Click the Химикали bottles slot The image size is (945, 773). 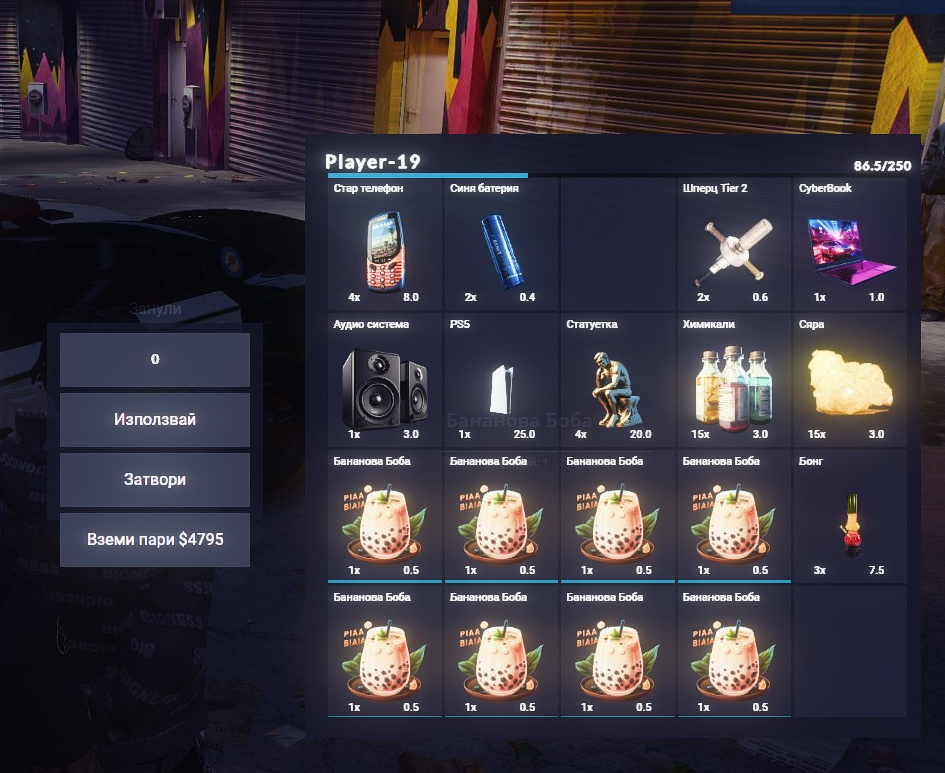(733, 381)
